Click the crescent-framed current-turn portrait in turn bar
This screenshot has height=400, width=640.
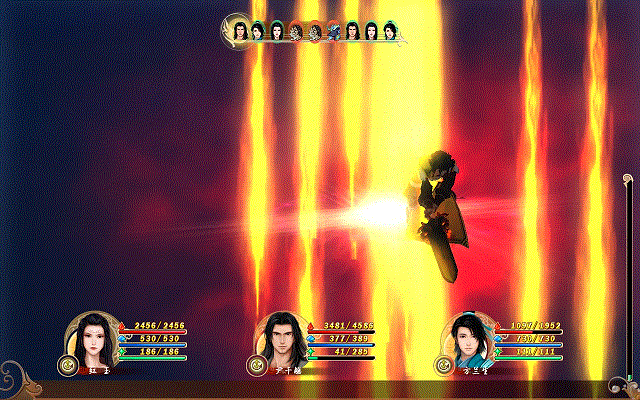(x=240, y=30)
